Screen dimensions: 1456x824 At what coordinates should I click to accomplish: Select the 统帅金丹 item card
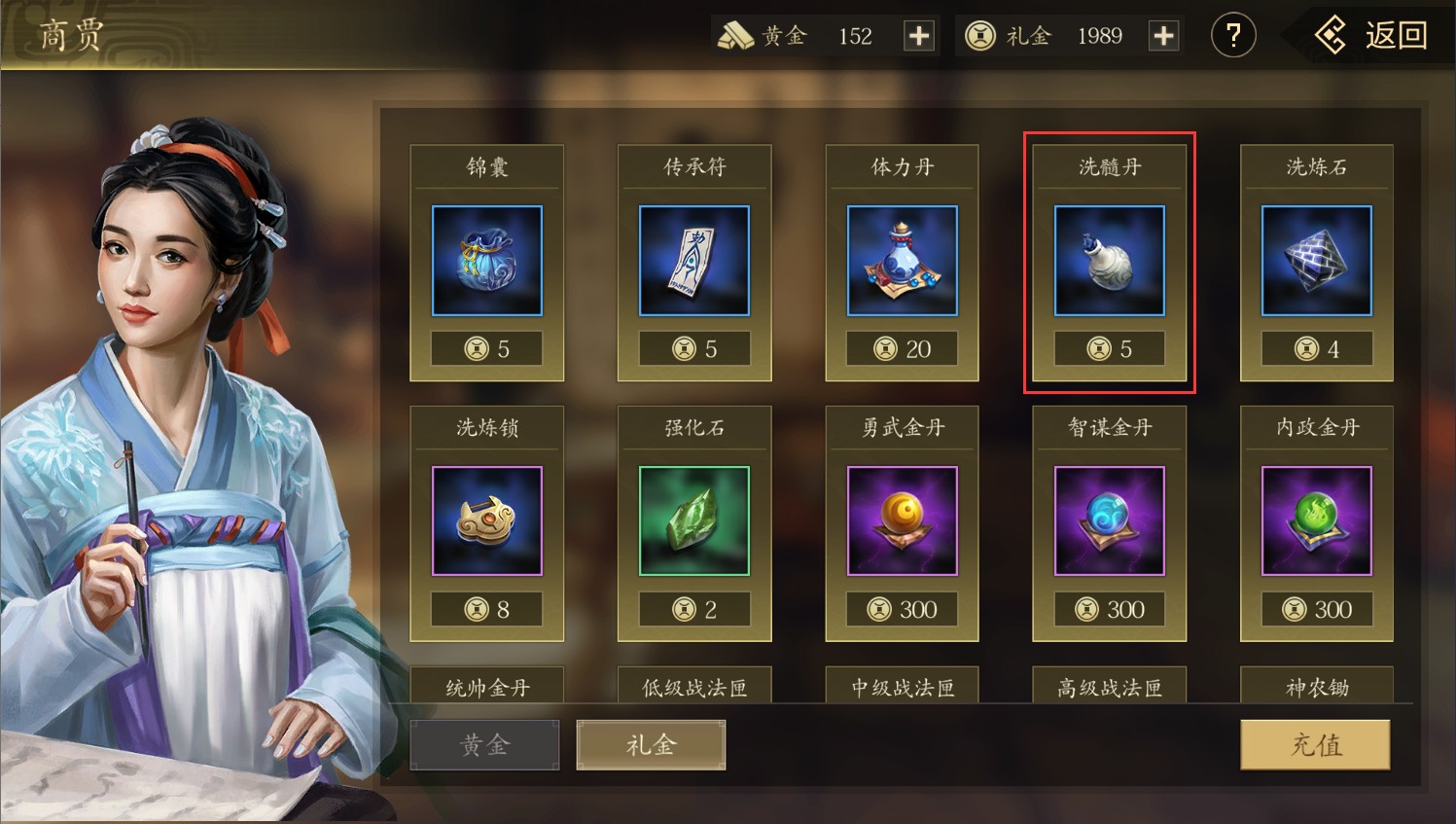click(x=486, y=686)
